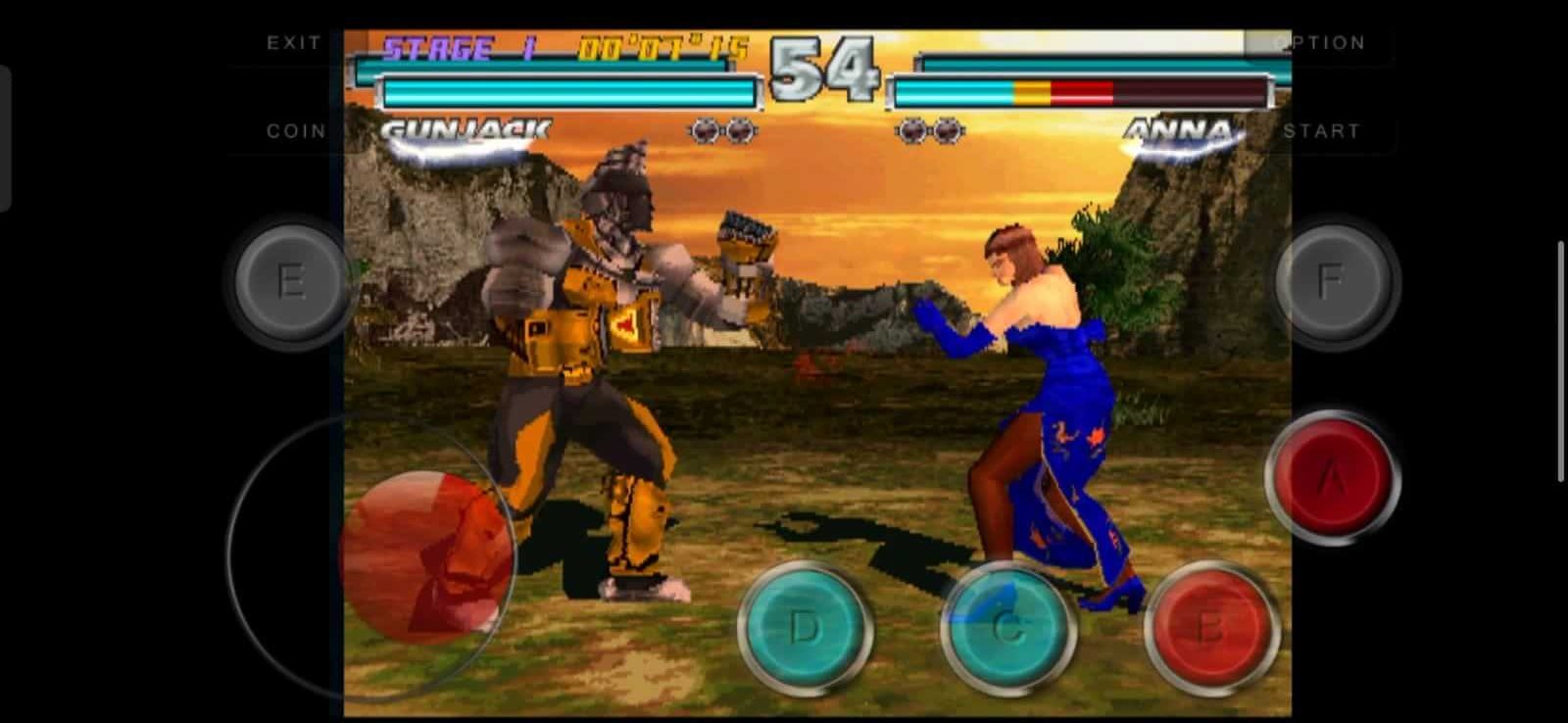Tap Gunjack's health bar

(x=568, y=93)
